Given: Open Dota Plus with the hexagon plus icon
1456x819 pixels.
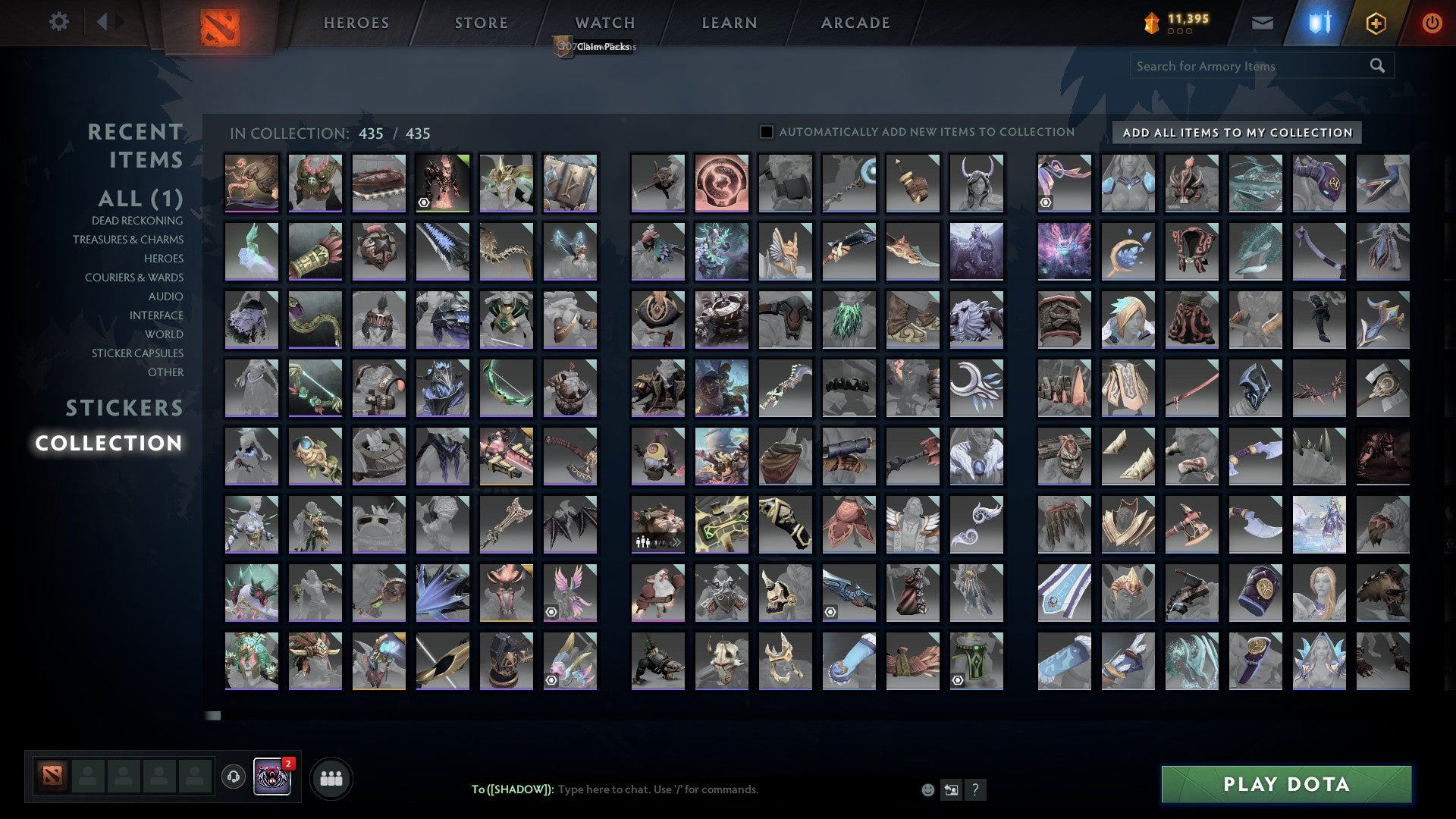Looking at the screenshot, I should (1378, 23).
